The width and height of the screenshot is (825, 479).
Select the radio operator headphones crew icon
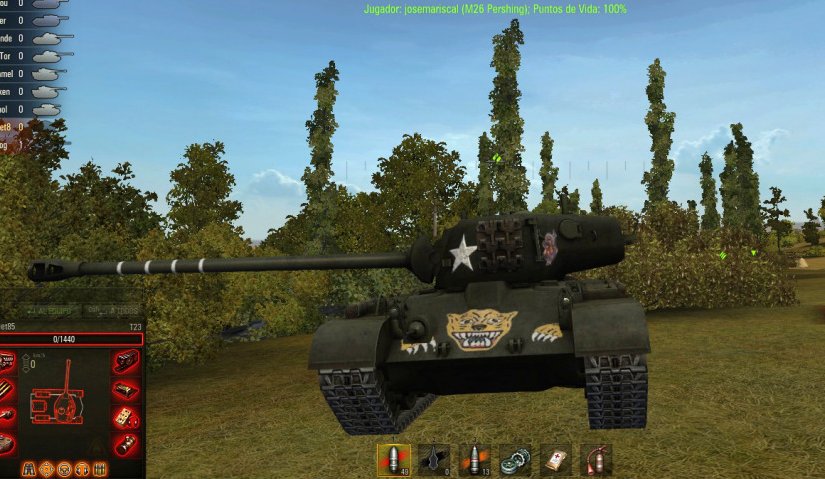pyautogui.click(x=82, y=468)
